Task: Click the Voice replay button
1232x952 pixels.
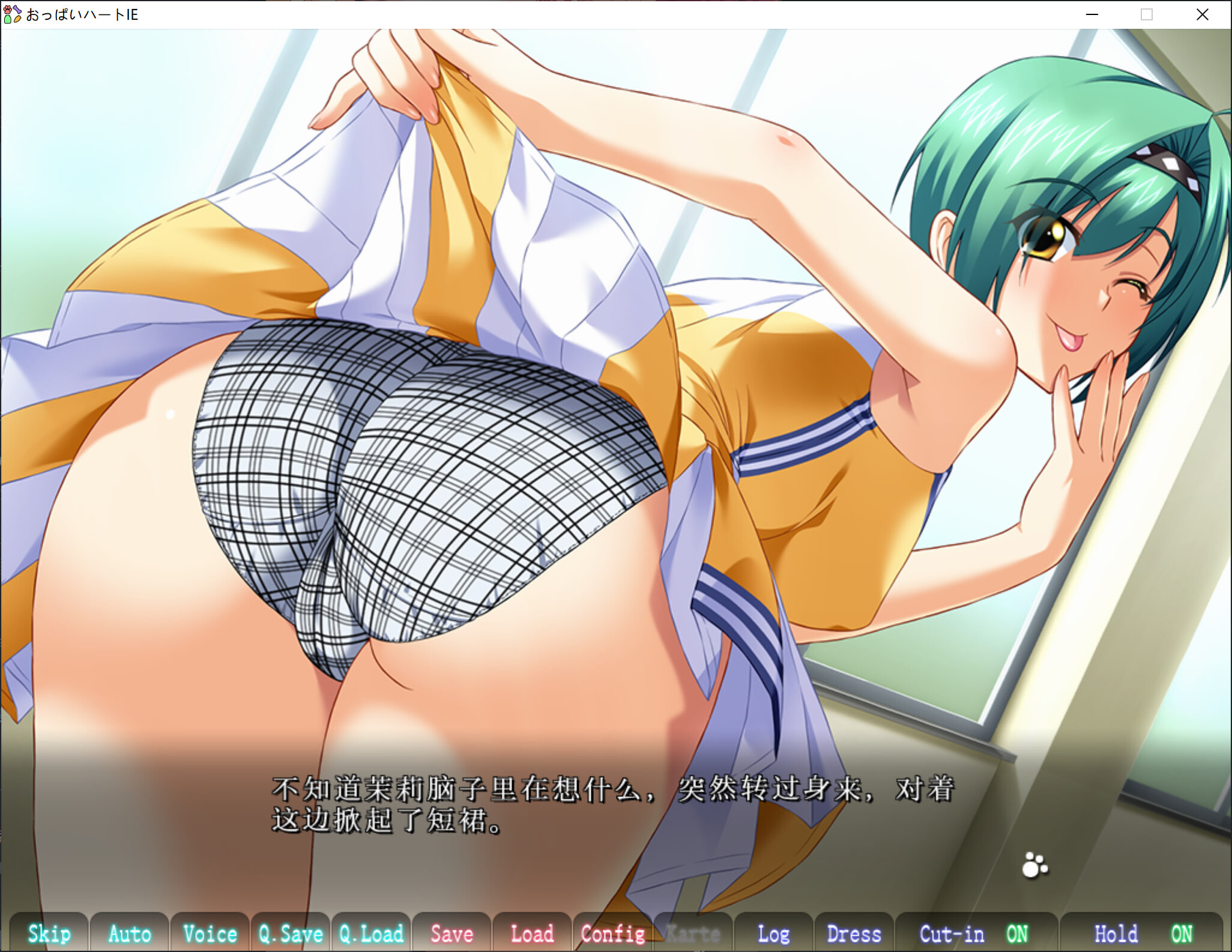Action: [x=210, y=933]
